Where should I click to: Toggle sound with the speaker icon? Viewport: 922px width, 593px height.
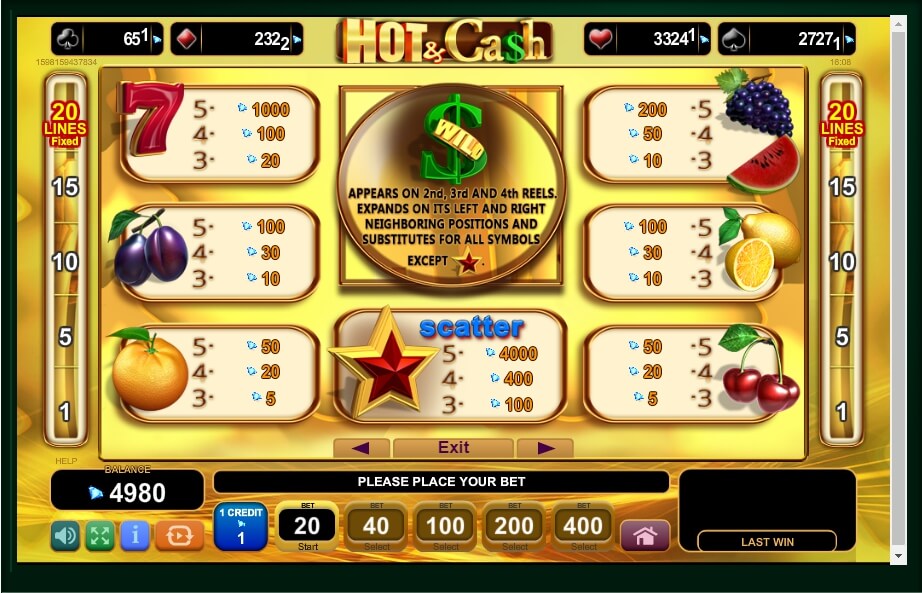pos(65,536)
